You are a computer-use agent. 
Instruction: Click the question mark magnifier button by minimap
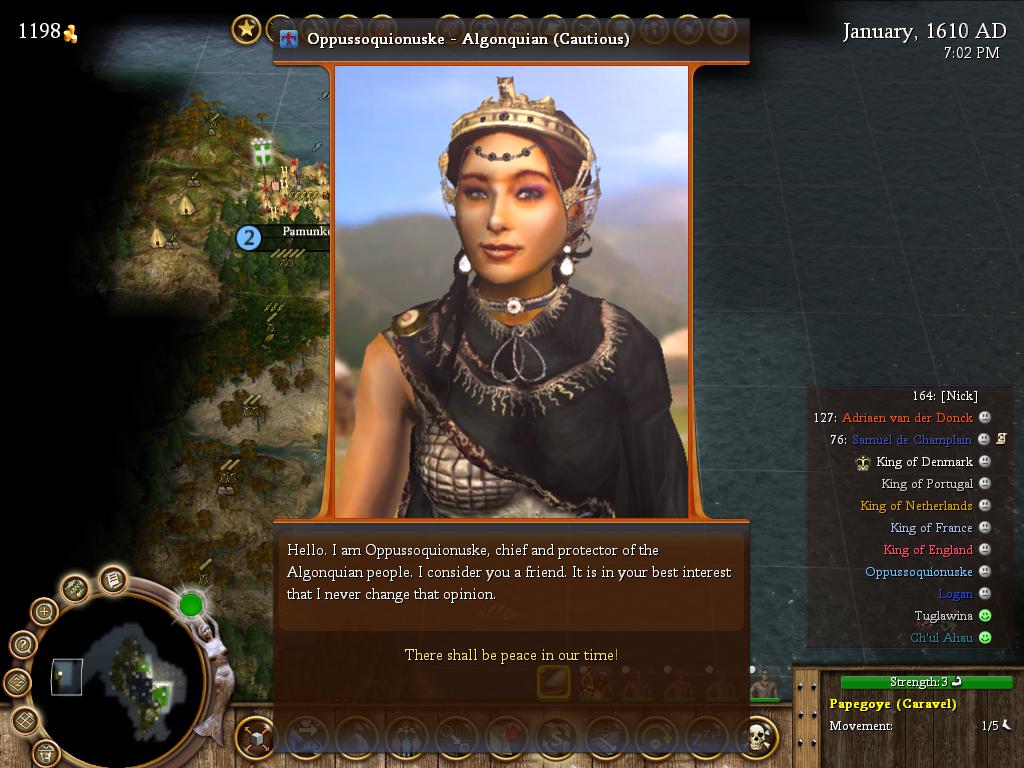(23, 645)
